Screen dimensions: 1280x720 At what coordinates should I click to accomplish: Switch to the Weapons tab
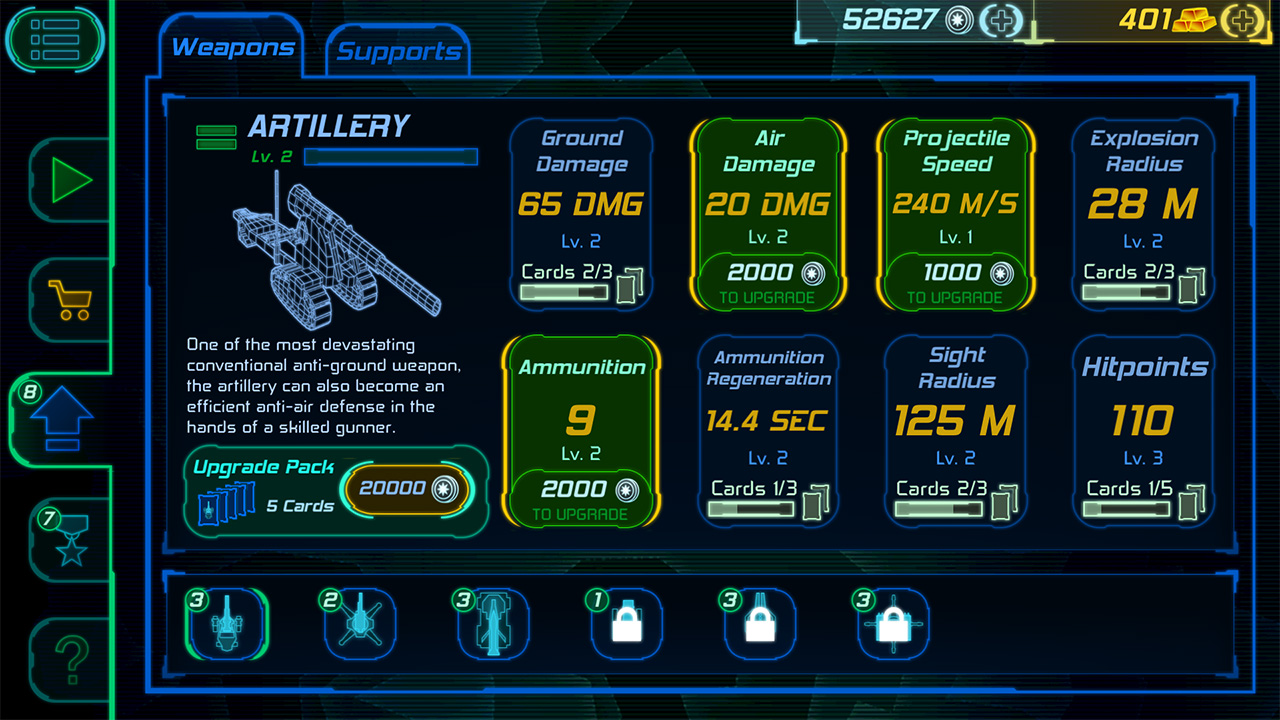click(x=234, y=45)
